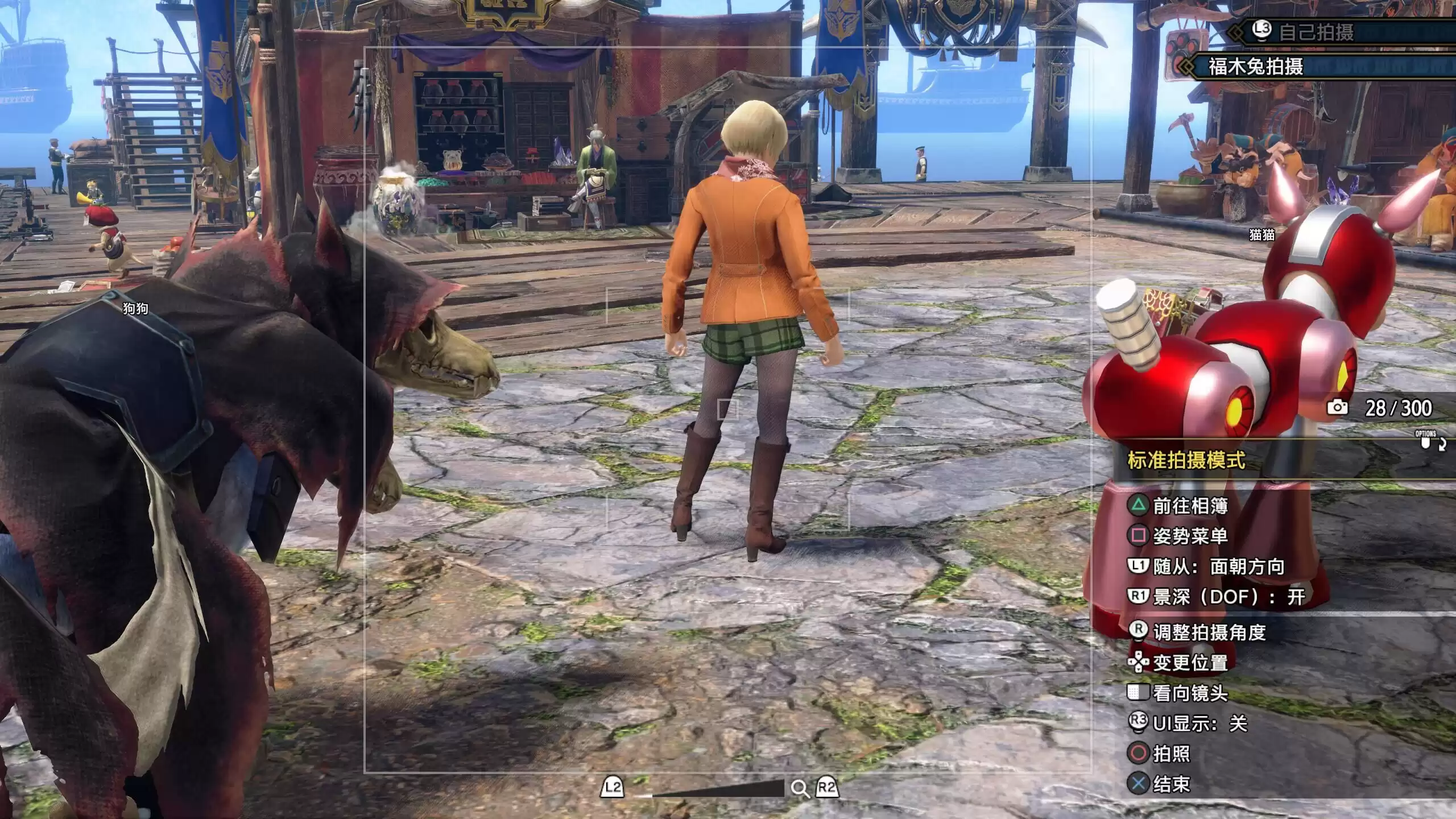
Task: Select the 自己拍摄 camera option
Action: coord(1316,32)
